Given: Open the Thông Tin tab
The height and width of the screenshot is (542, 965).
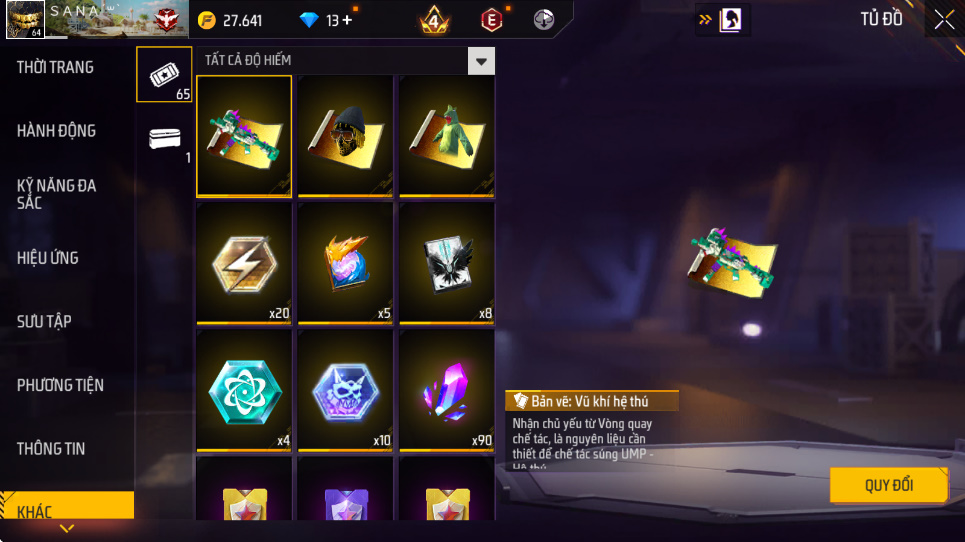Looking at the screenshot, I should click(x=51, y=448).
